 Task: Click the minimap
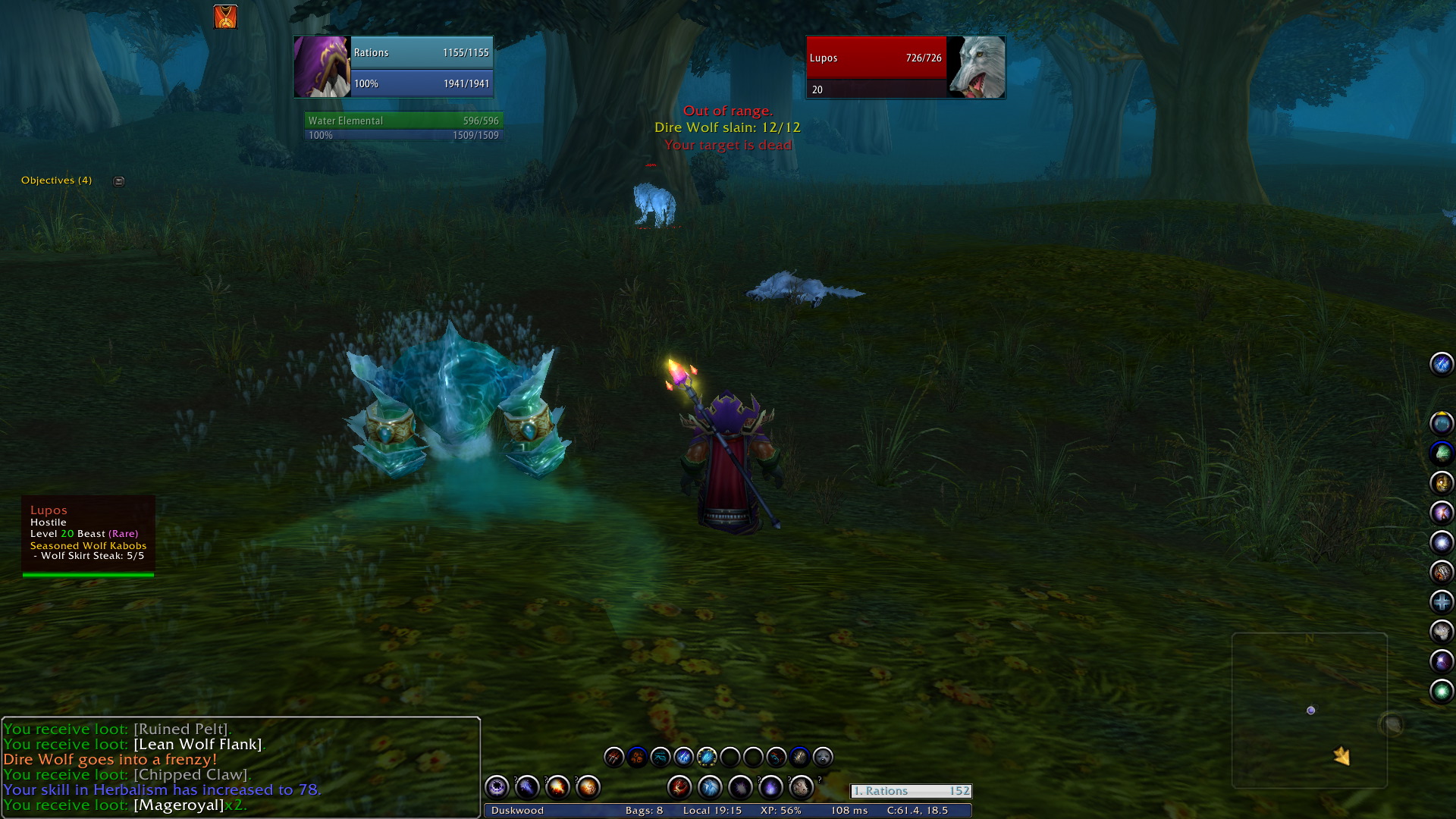coord(1310,711)
